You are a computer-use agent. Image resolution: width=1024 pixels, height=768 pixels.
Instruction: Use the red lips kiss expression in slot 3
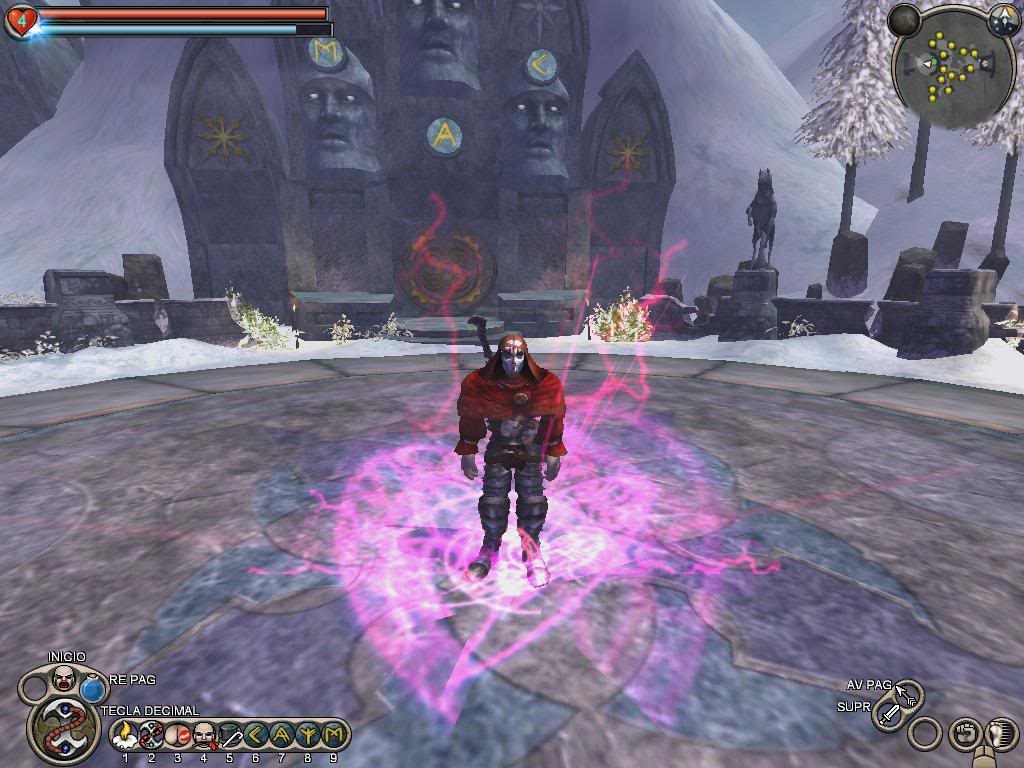177,736
